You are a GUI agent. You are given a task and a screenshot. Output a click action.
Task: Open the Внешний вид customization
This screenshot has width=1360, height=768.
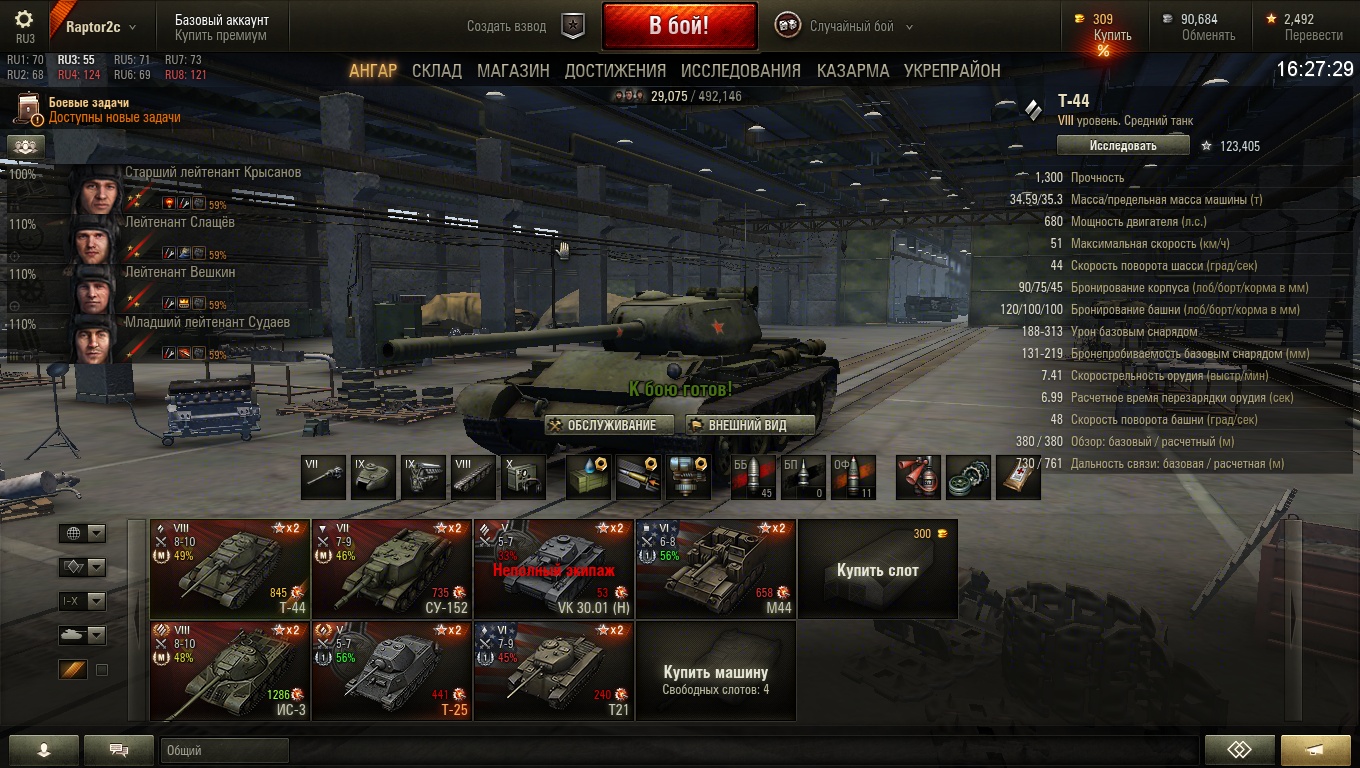pyautogui.click(x=749, y=425)
